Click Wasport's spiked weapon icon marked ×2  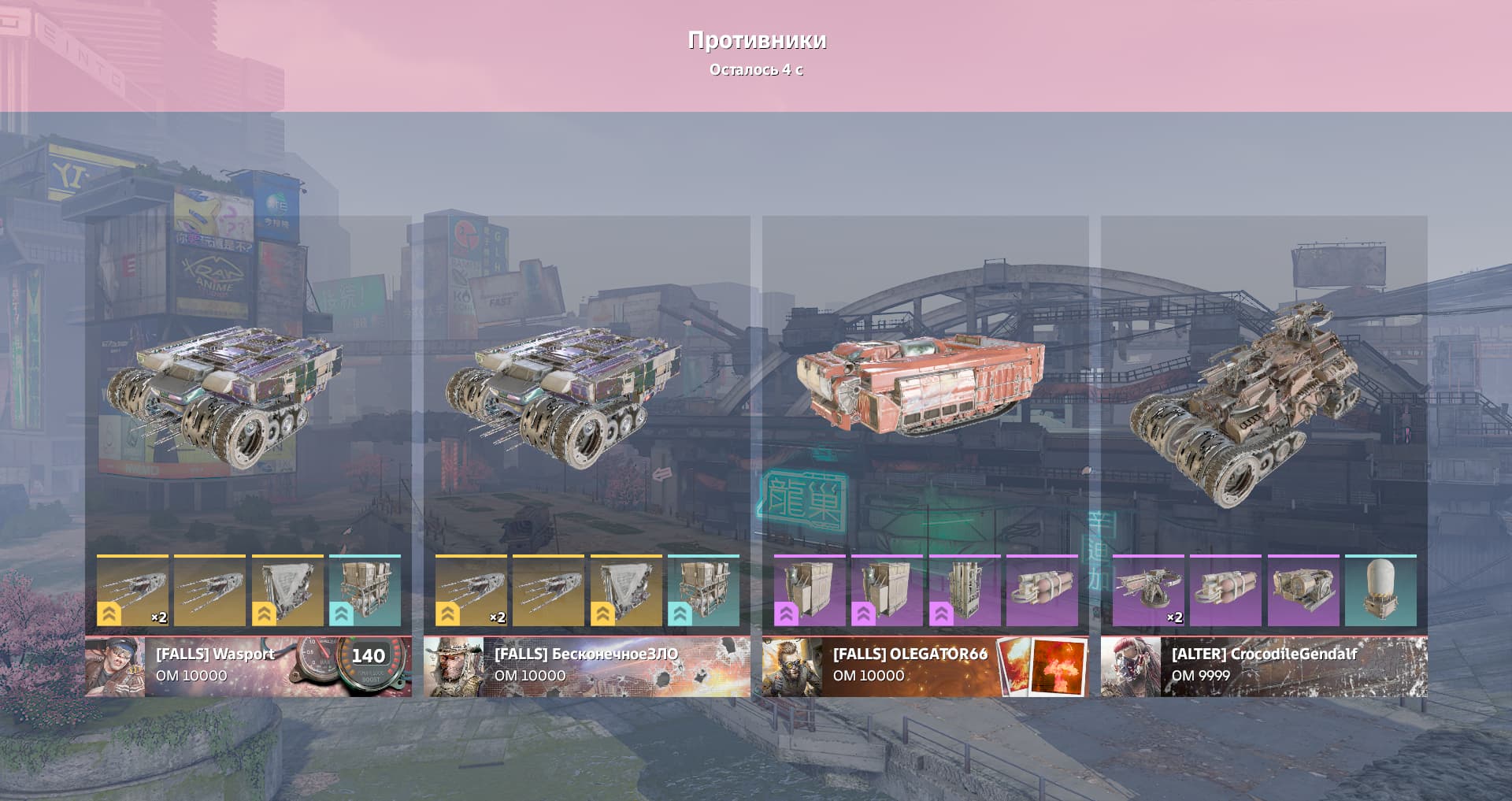pyautogui.click(x=132, y=591)
